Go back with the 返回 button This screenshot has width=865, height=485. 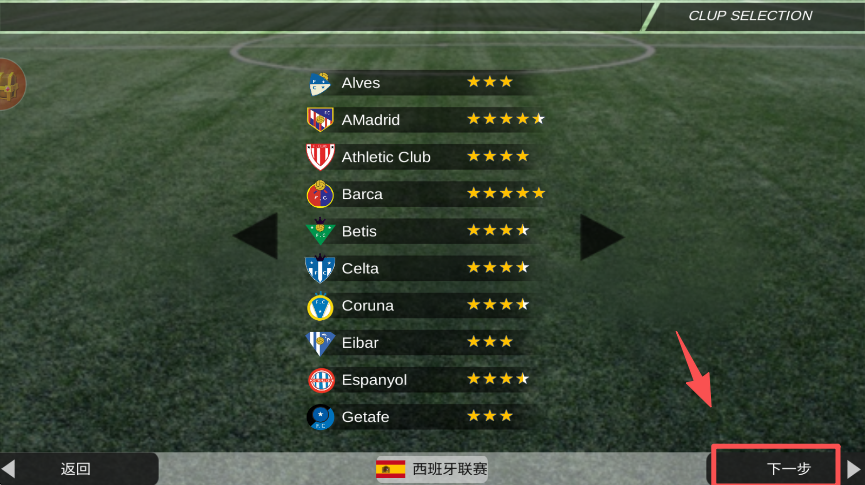78,468
